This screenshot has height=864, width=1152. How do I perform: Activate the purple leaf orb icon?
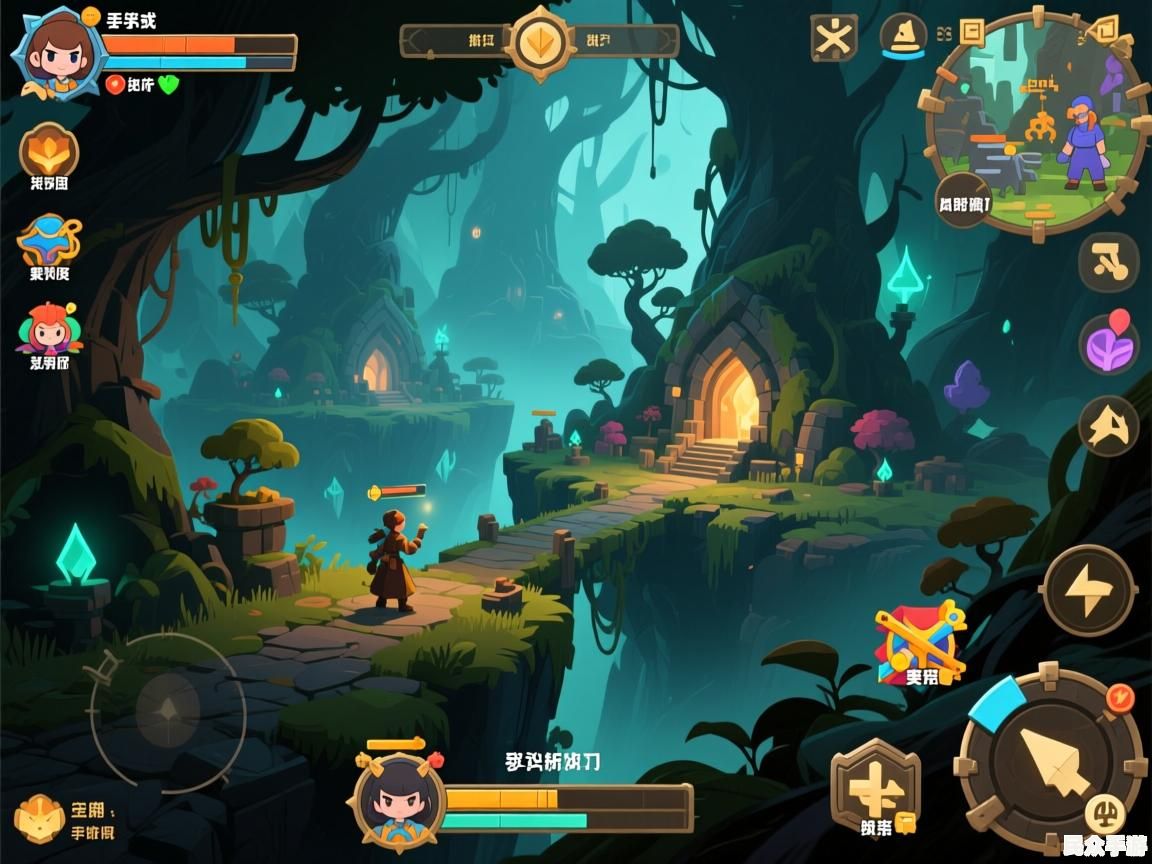point(1109,345)
